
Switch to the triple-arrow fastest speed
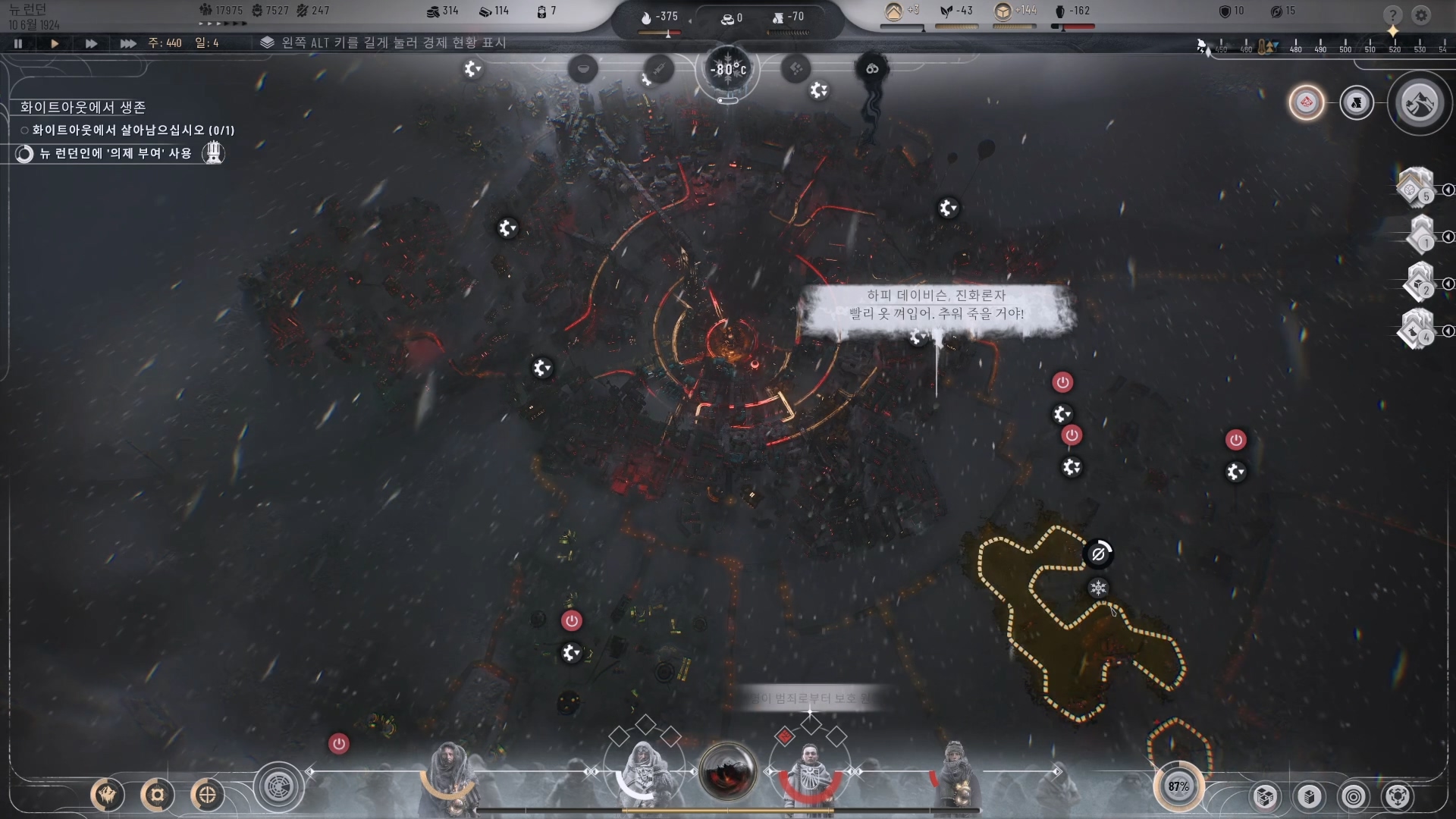click(x=127, y=44)
